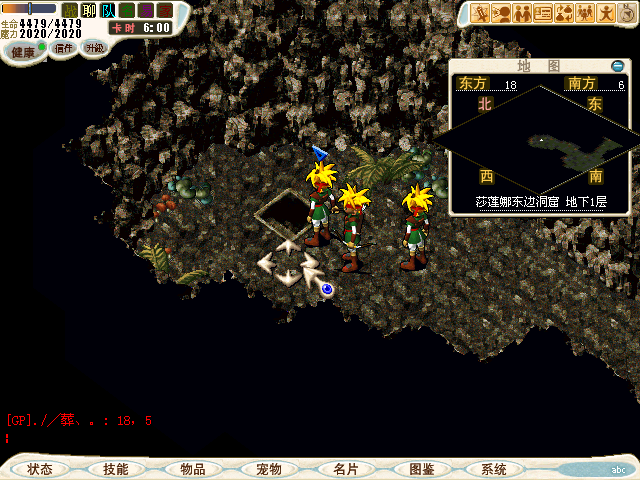The height and width of the screenshot is (480, 640).
Task: Open the 图鉴 encyclopedia menu
Action: (420, 469)
